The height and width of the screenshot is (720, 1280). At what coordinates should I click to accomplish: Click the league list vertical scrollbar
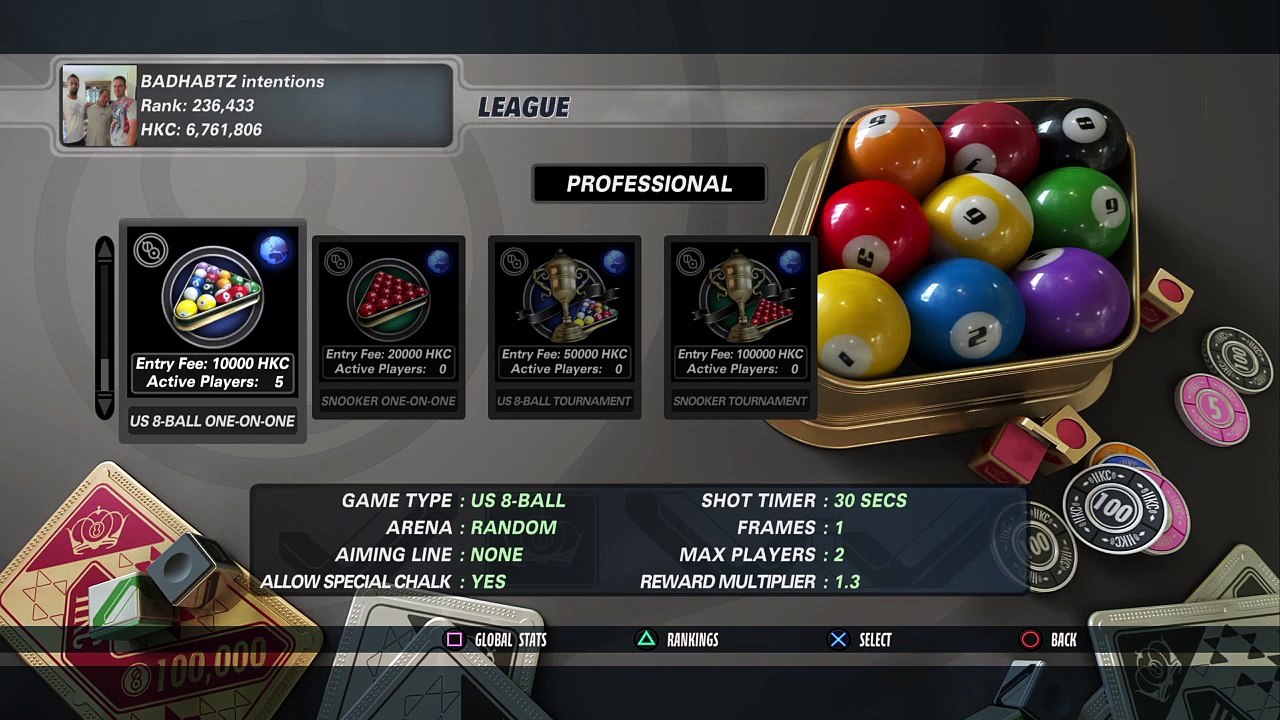tap(105, 327)
